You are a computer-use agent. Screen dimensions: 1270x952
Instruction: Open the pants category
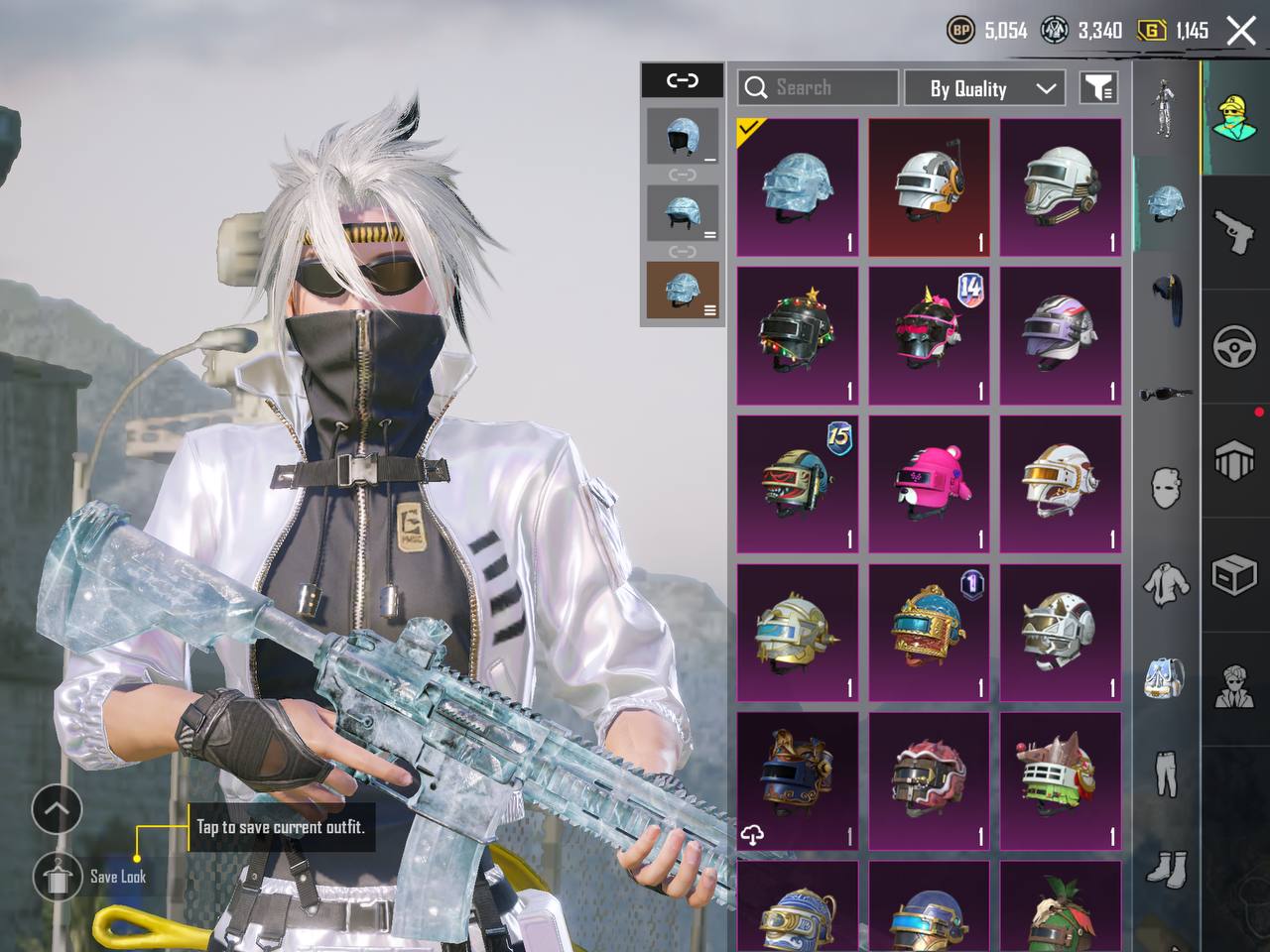click(1166, 773)
